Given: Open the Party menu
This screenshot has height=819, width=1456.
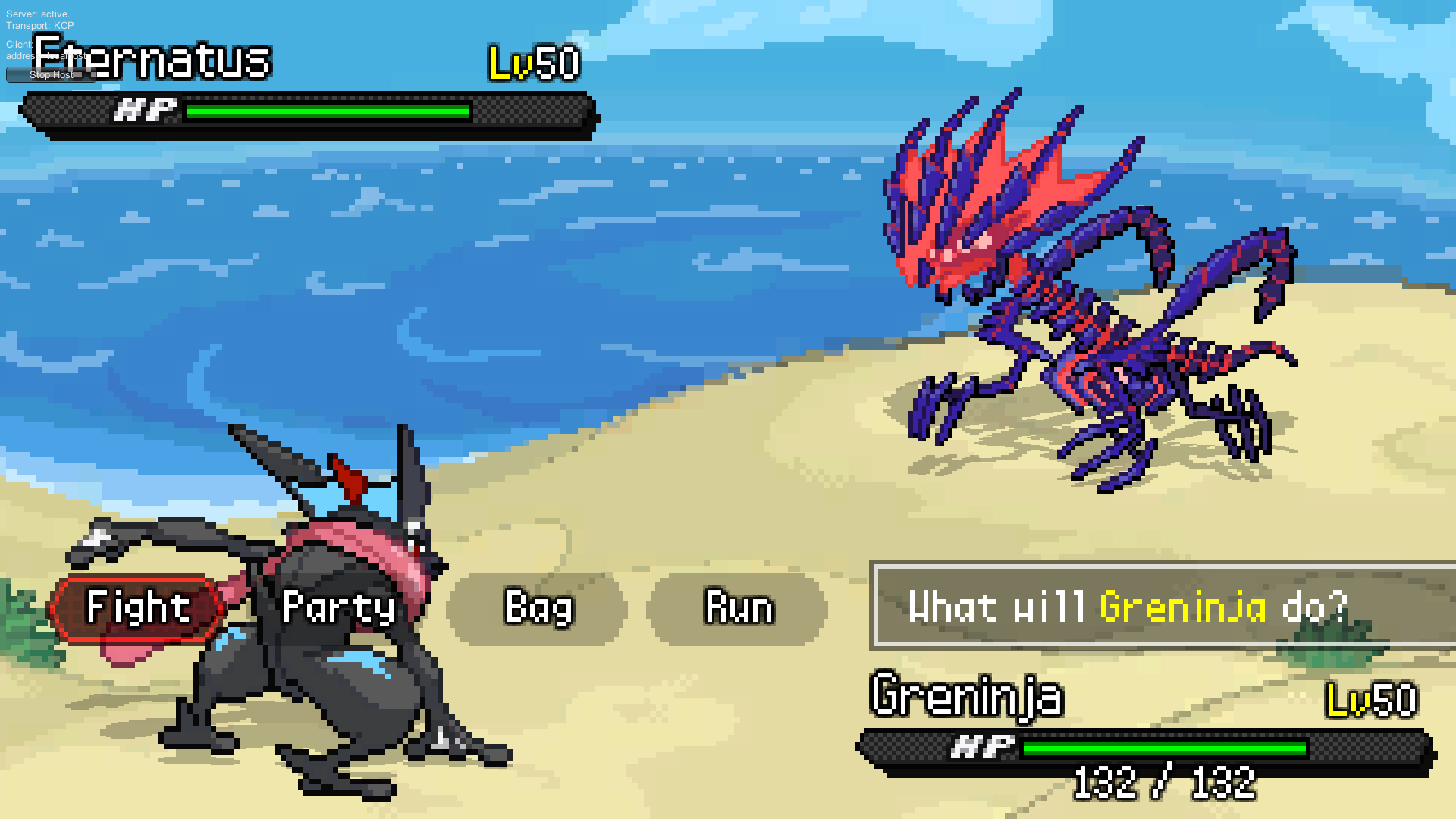Looking at the screenshot, I should pos(339,607).
